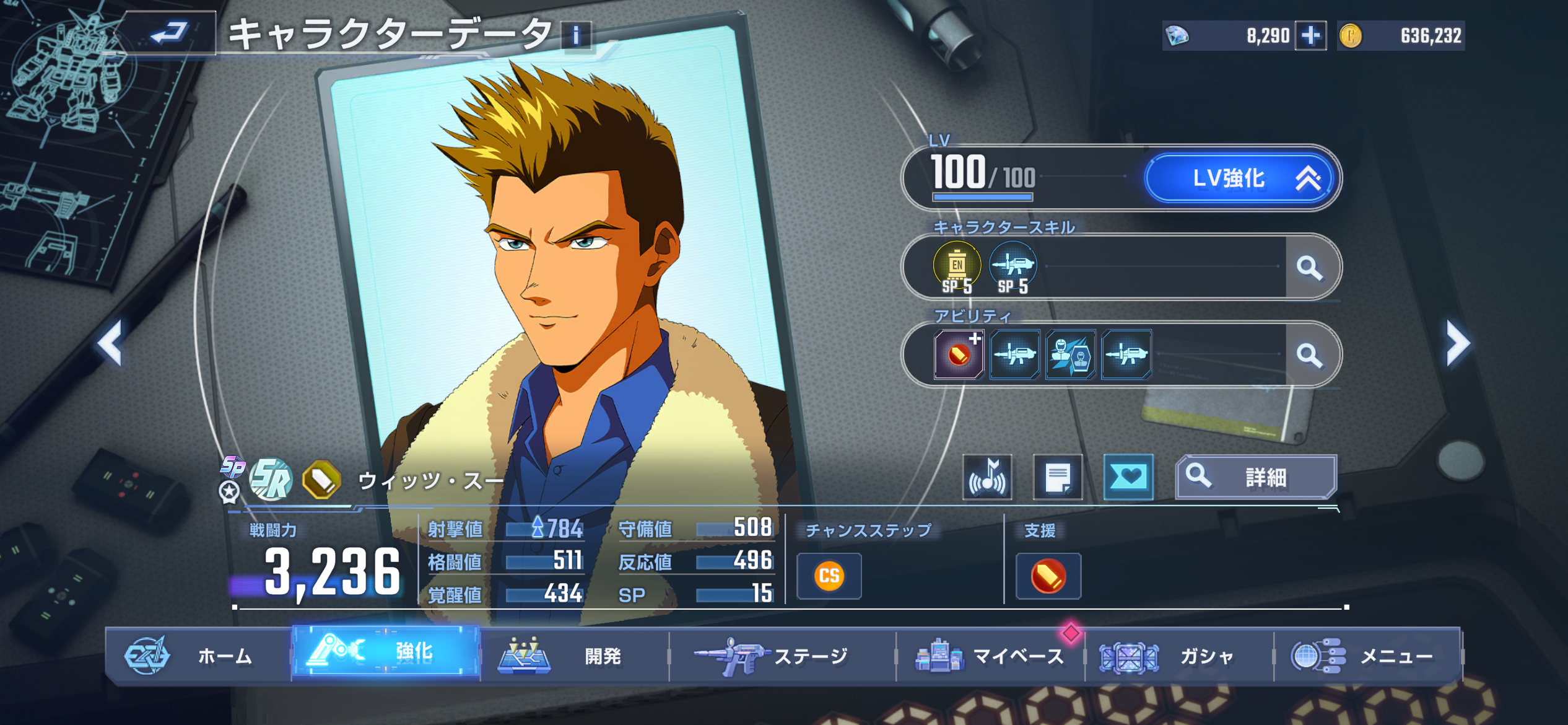Play the character voice with music note icon
Image resolution: width=1568 pixels, height=725 pixels.
pyautogui.click(x=987, y=477)
